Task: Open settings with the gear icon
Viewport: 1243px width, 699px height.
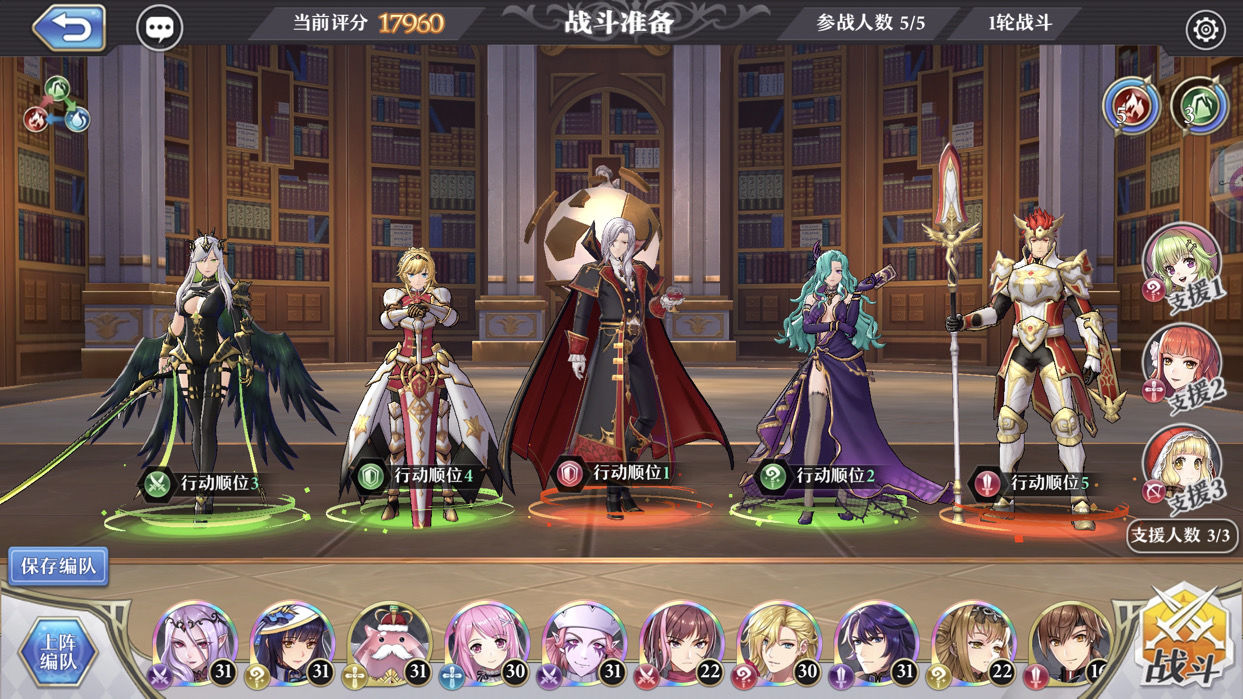Action: coord(1205,31)
